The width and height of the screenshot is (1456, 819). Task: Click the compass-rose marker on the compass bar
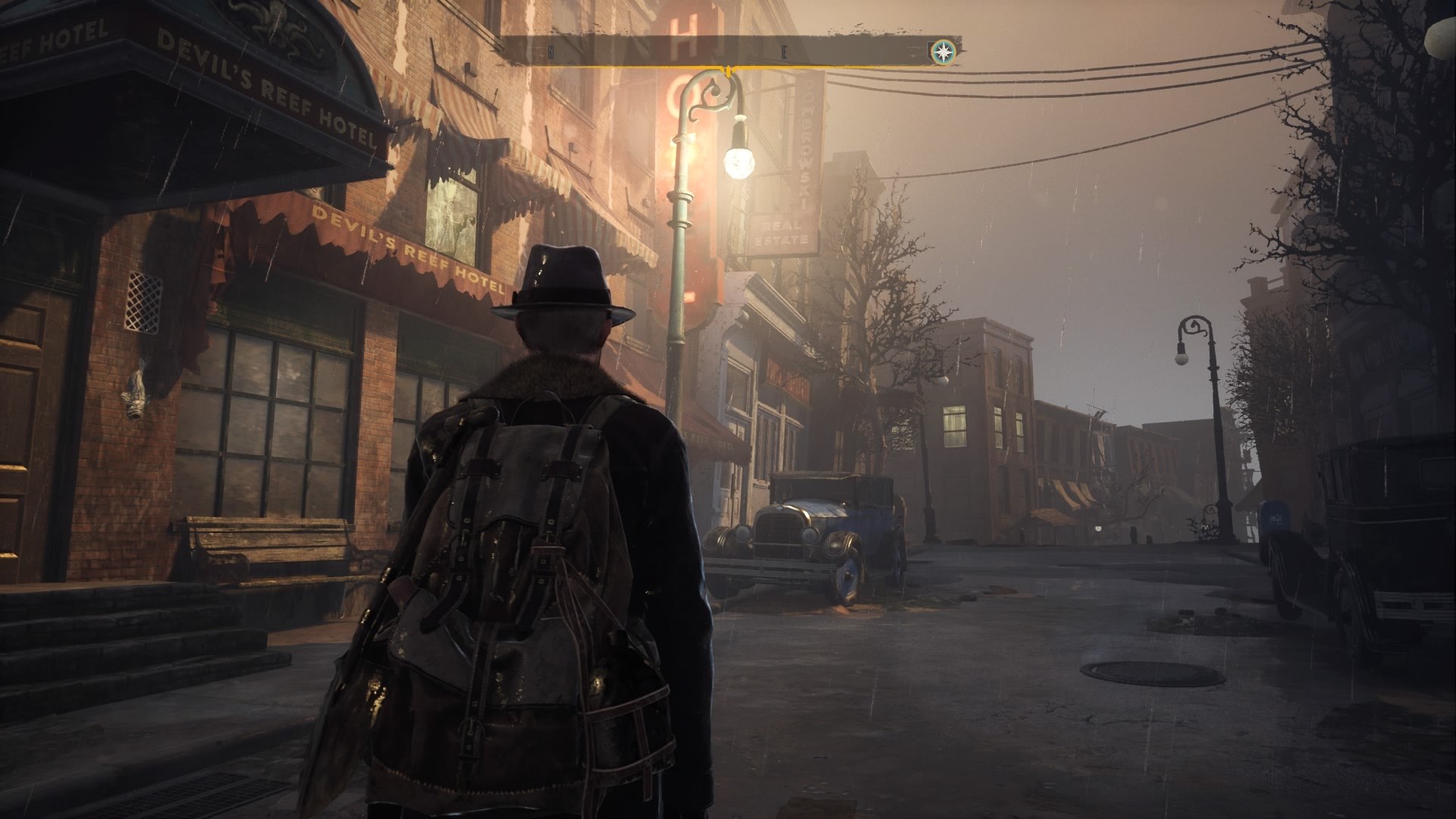pos(943,52)
